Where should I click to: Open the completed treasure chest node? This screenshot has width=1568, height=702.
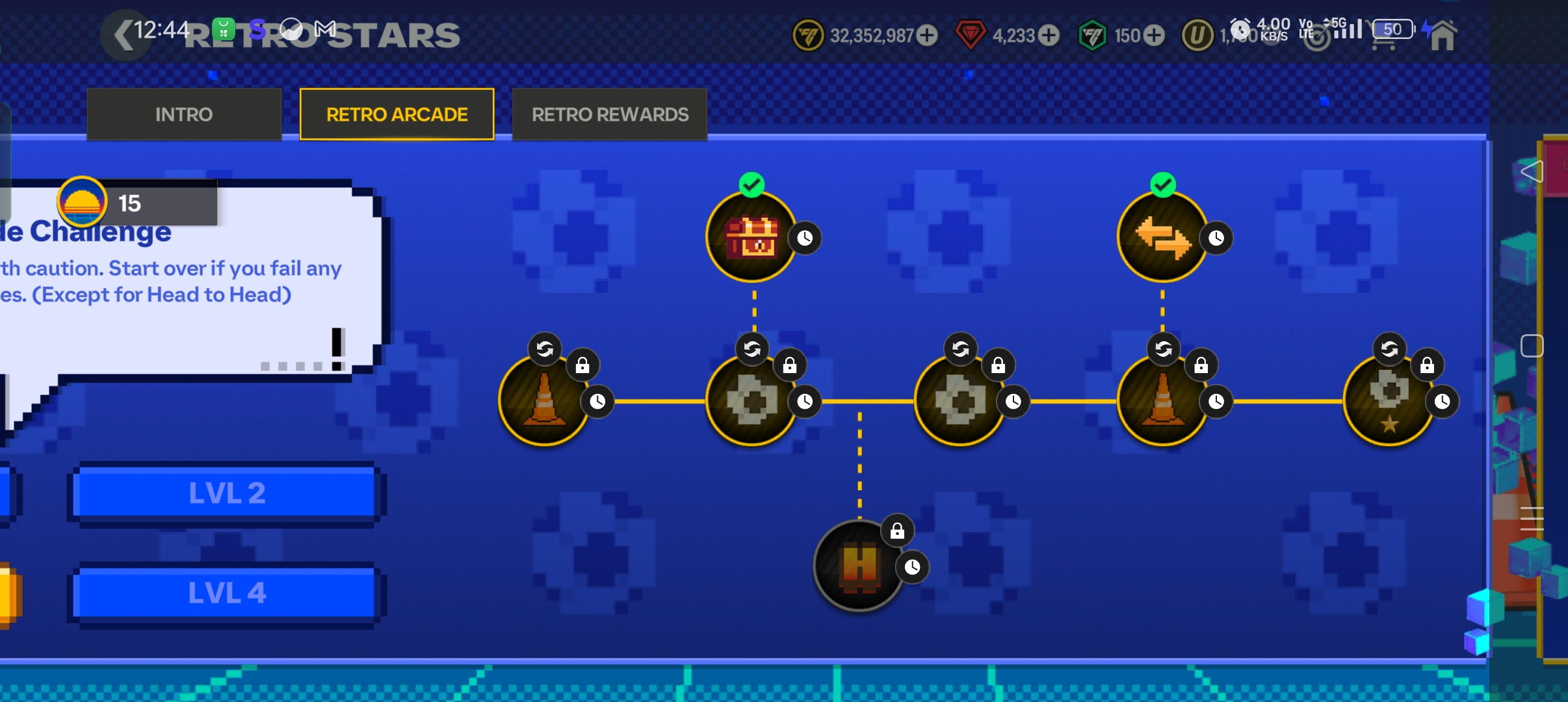pyautogui.click(x=751, y=237)
